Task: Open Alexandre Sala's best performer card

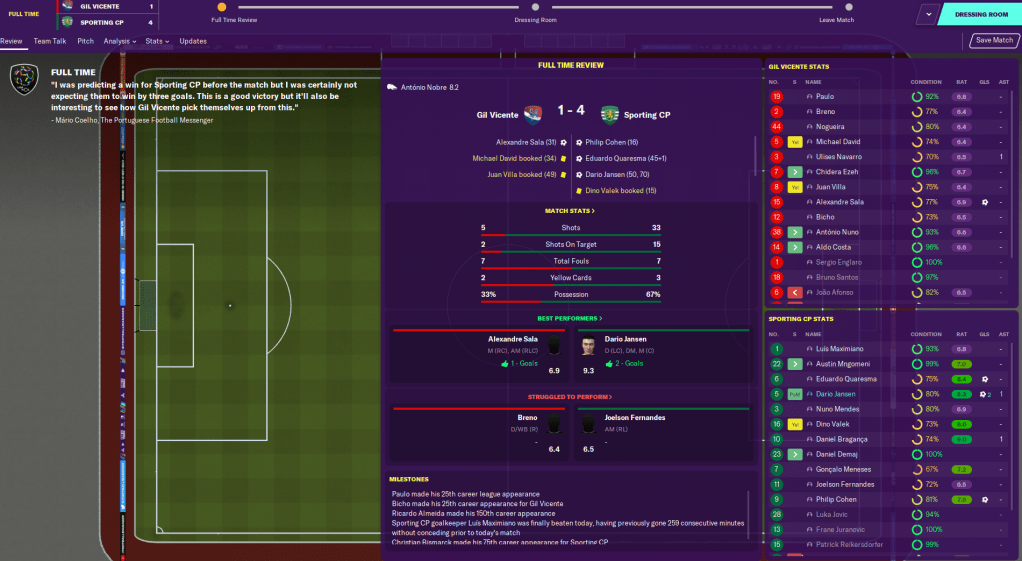Action: point(514,339)
